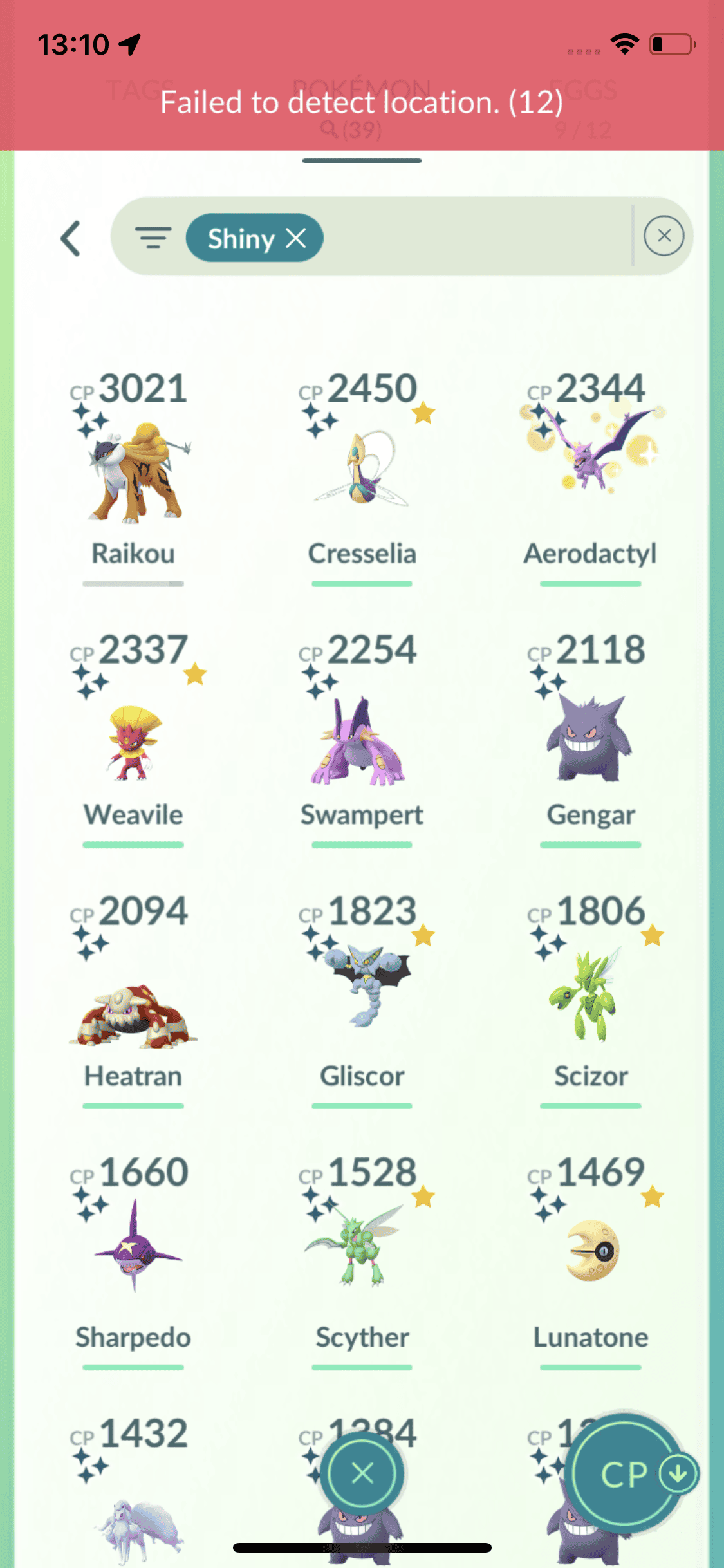Go back using the left arrow
The width and height of the screenshot is (724, 1568).
click(71, 239)
